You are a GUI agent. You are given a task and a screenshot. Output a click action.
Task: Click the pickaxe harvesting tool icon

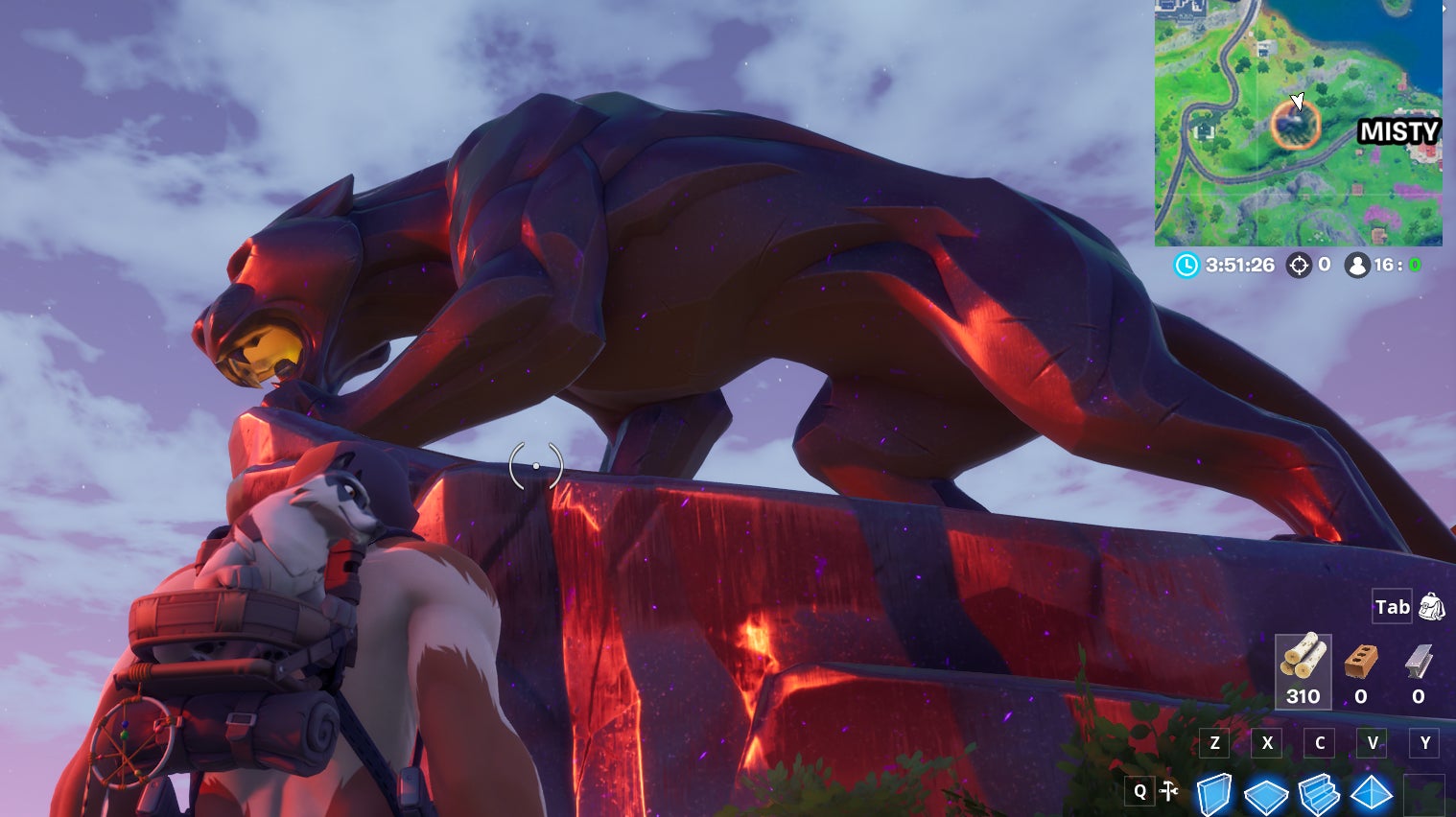[1169, 791]
